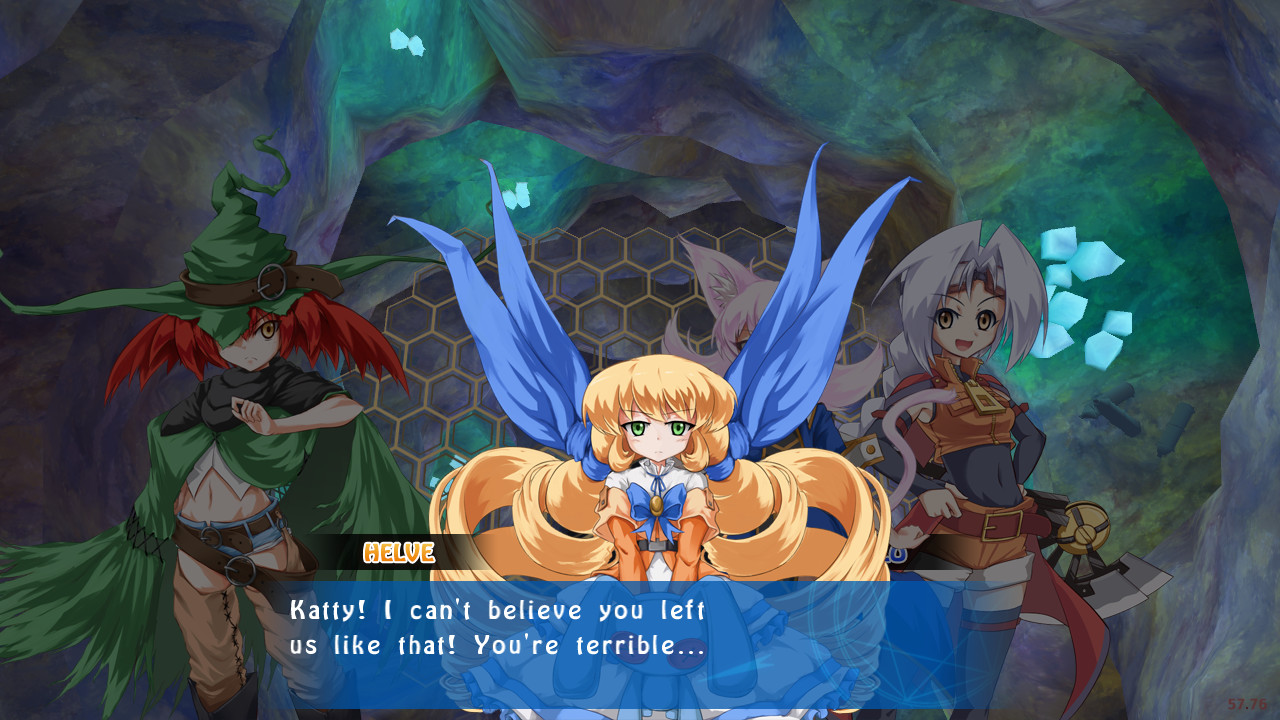Click the blue butterfly above the honeycomb wall
Screen dimensions: 1280x720
(x=518, y=196)
